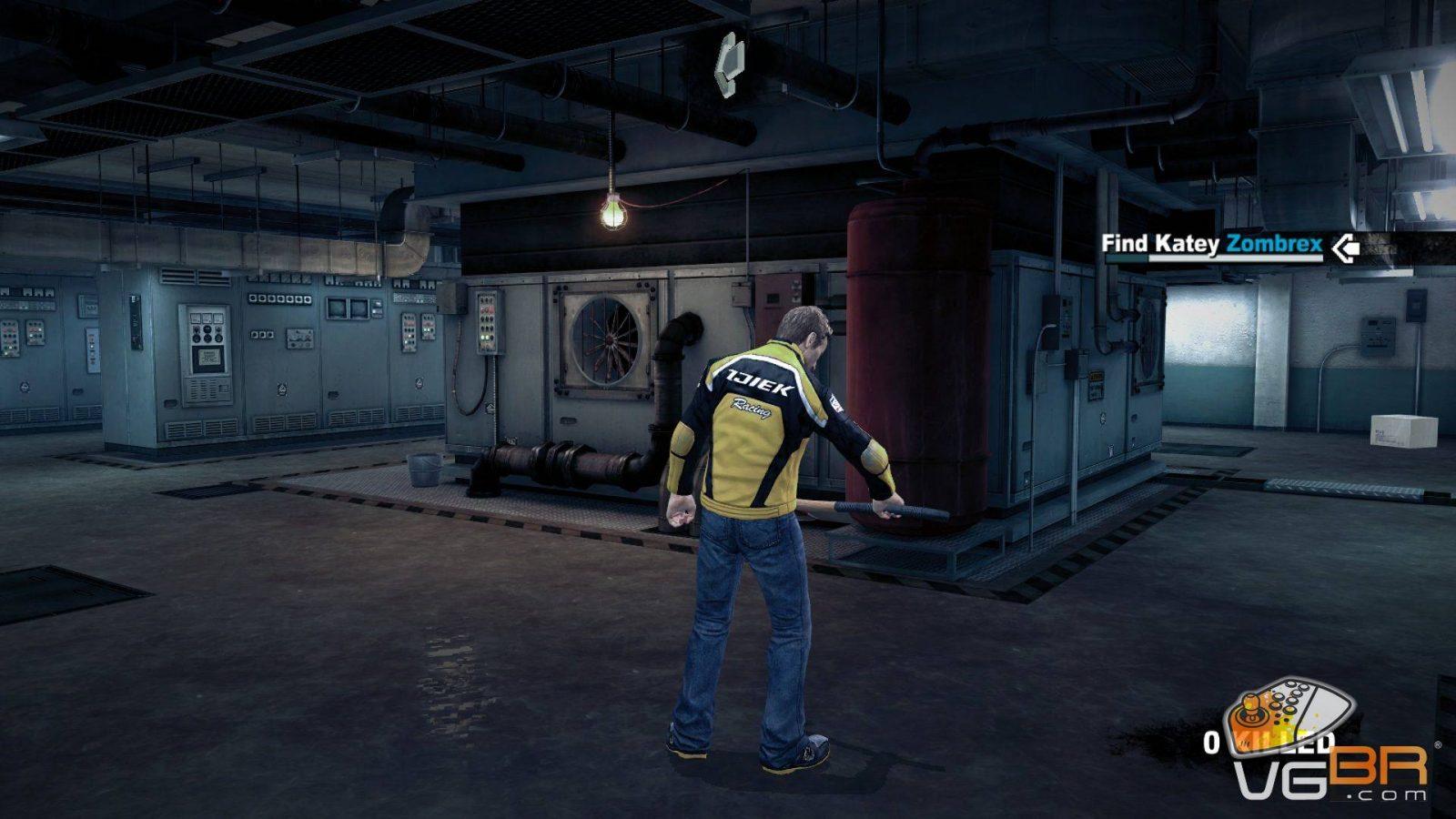Select the Find Katey Zombrex objective tracker

click(x=1211, y=245)
